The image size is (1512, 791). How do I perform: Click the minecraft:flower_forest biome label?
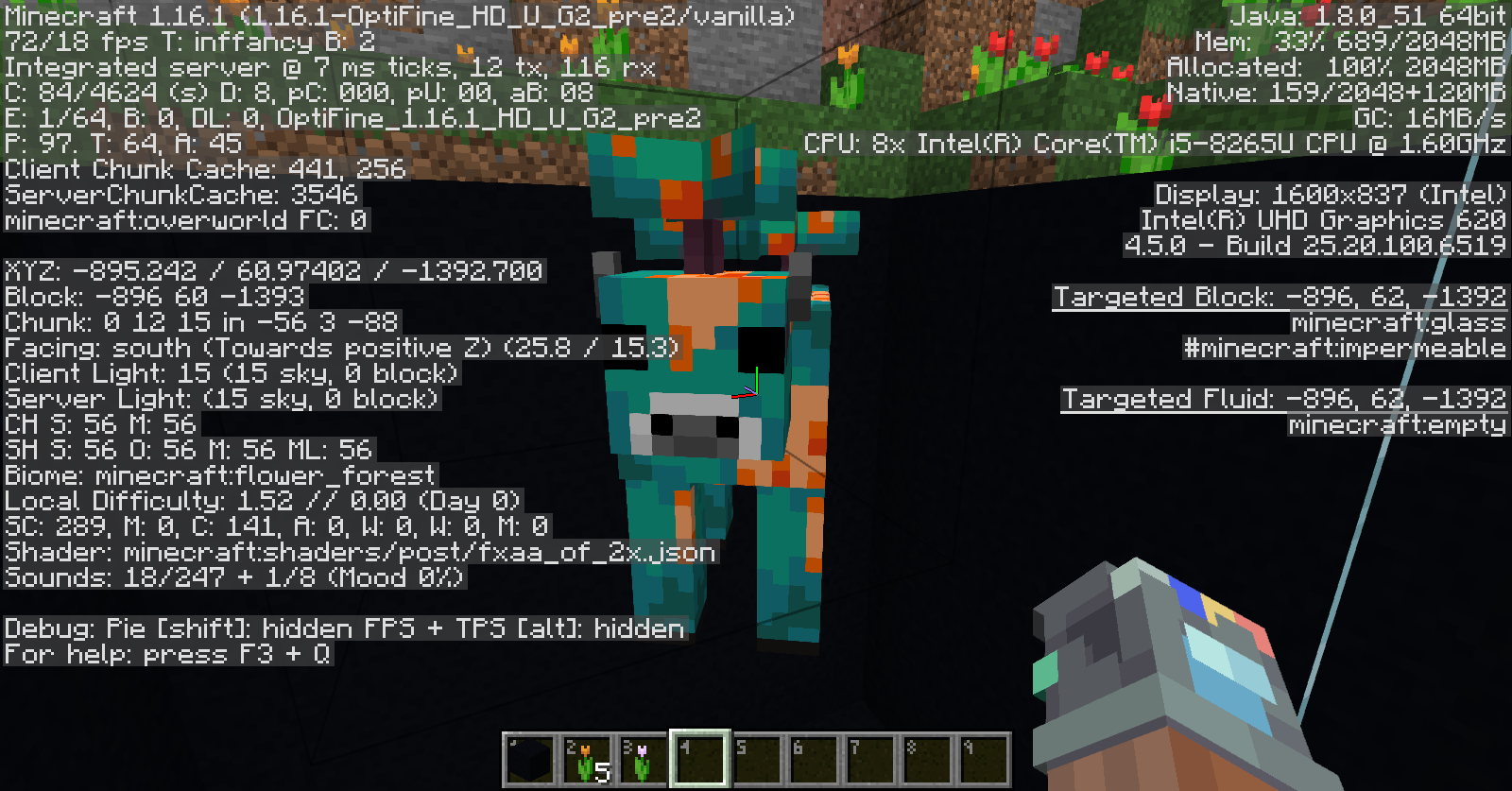[x=265, y=475]
